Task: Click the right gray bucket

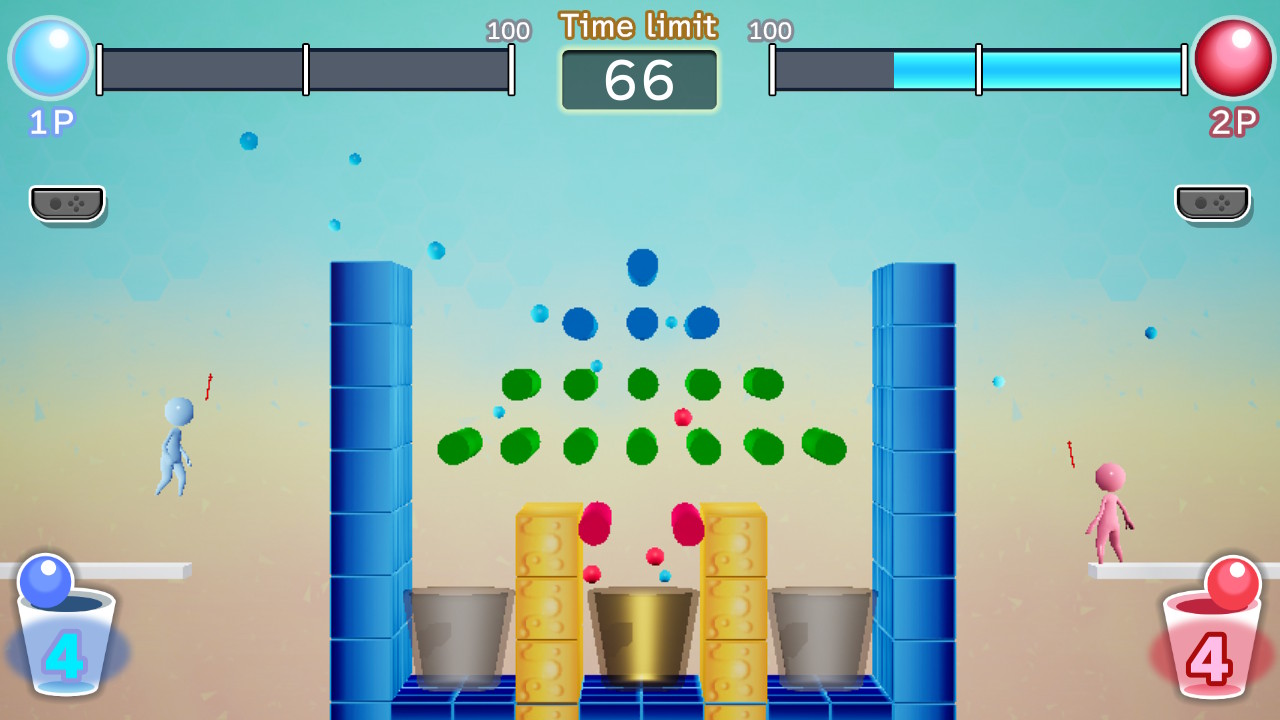Action: pos(820,630)
